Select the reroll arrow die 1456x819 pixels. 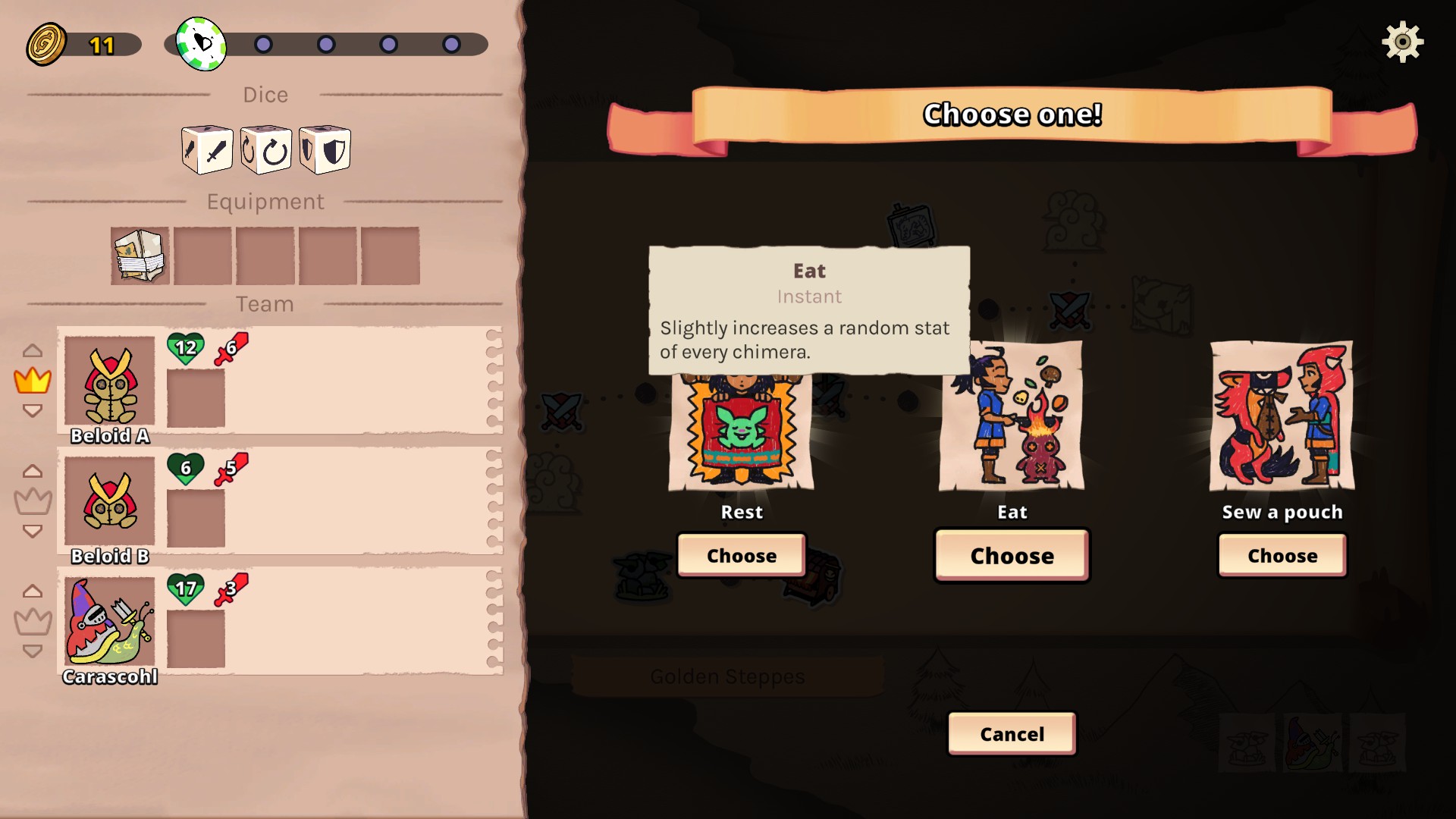266,150
